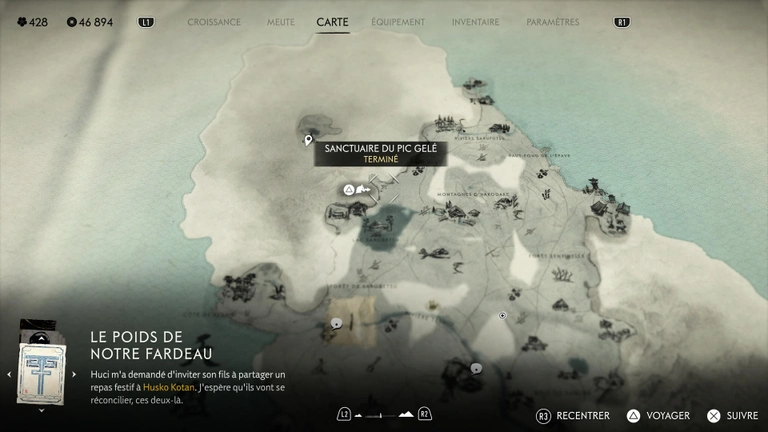Click the down arrow below the quest card
Screen dimensions: 768x432
click(40, 409)
